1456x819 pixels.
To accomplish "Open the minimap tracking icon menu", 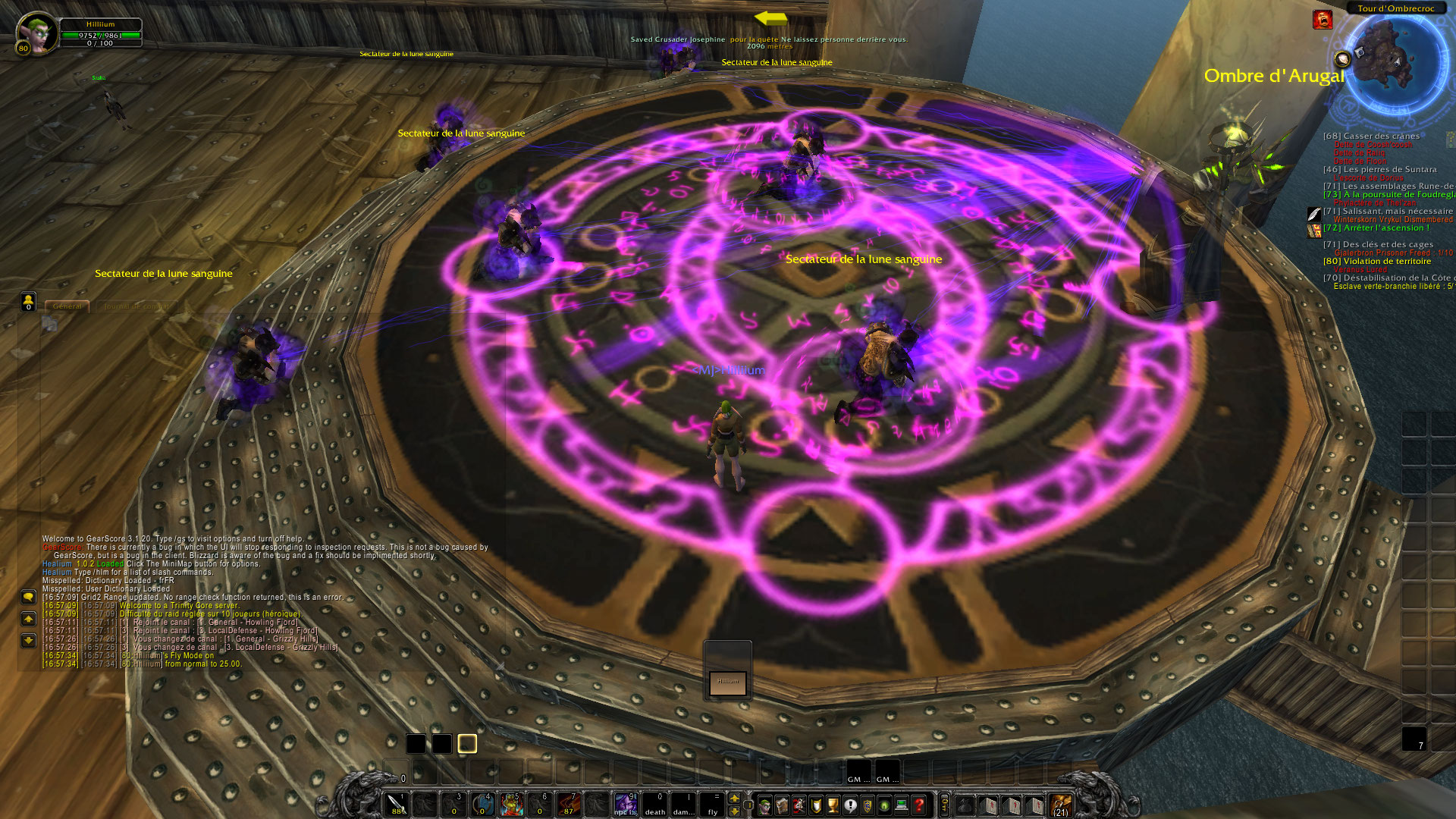I will point(1344,58).
